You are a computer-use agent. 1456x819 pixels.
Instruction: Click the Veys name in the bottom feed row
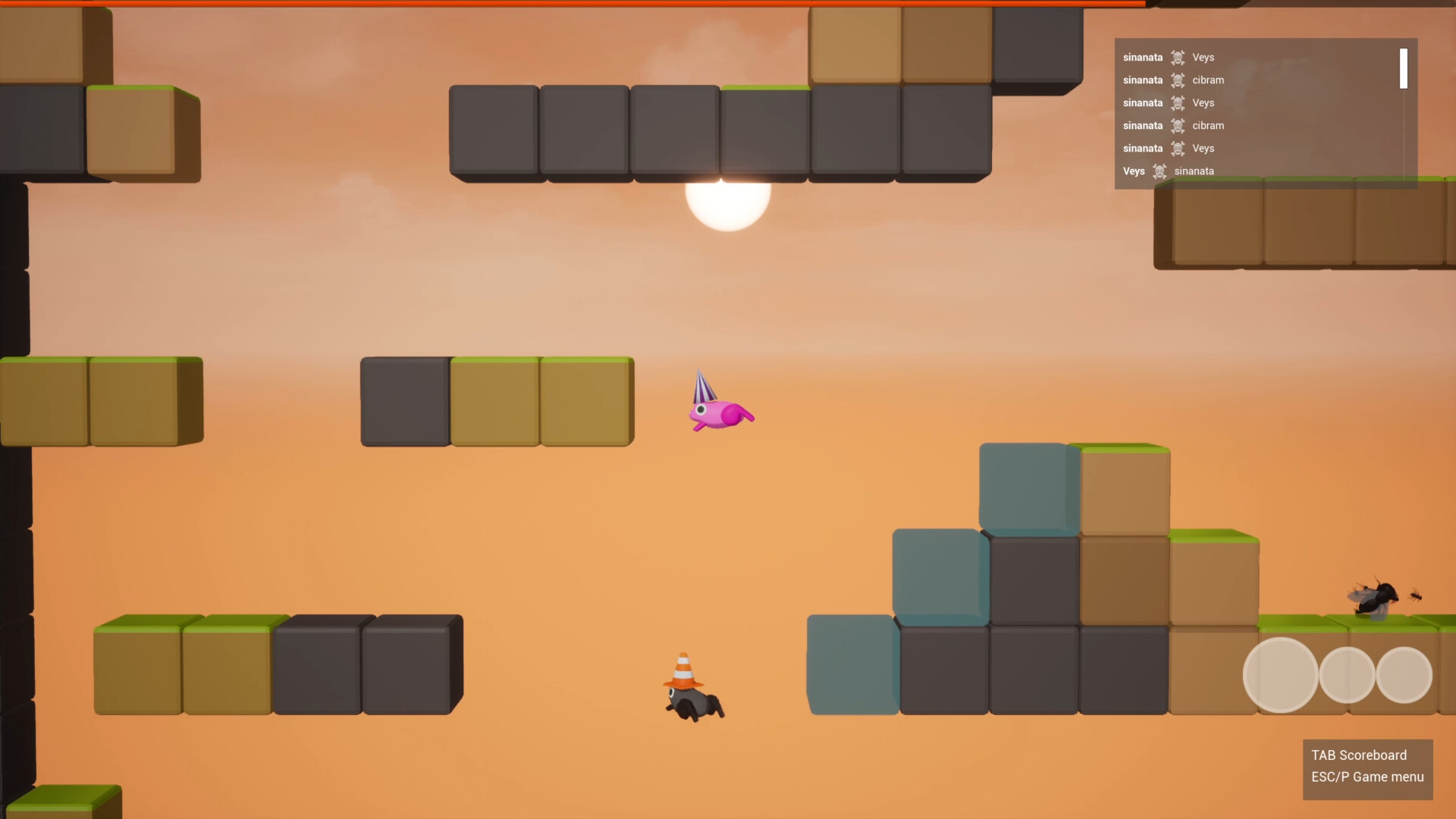coord(1134,171)
